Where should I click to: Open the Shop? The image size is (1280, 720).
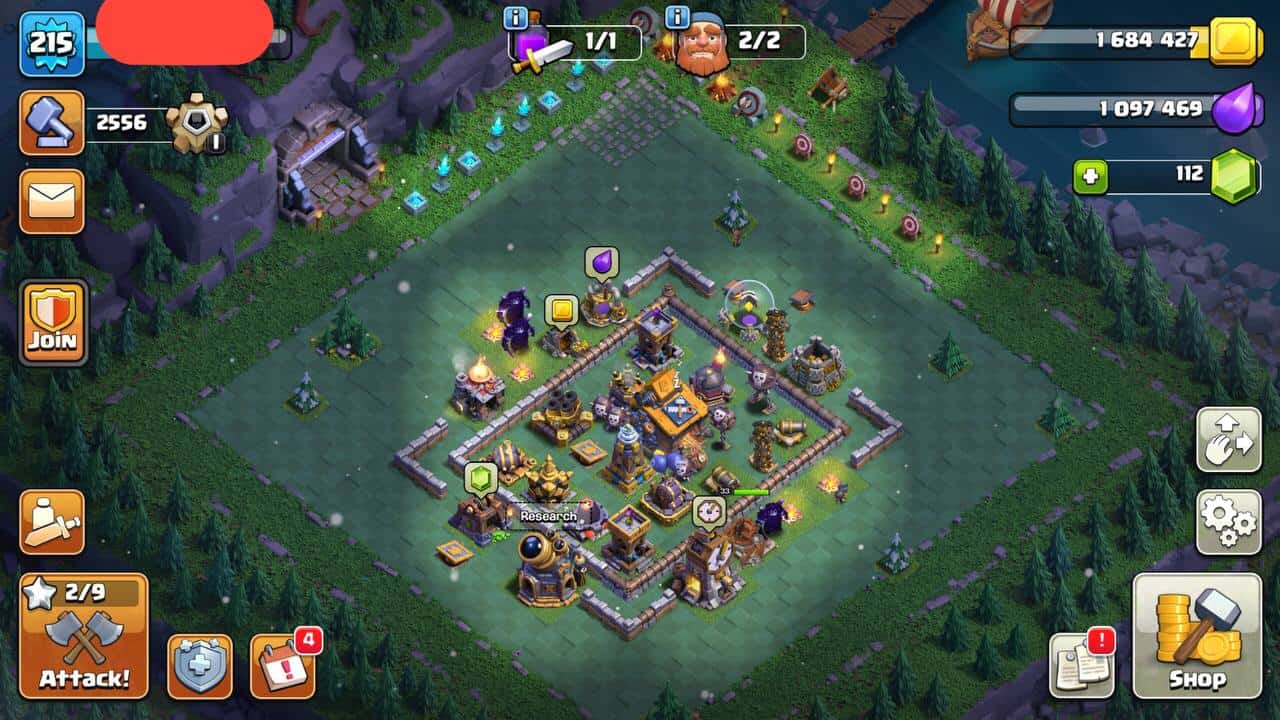tap(1196, 636)
